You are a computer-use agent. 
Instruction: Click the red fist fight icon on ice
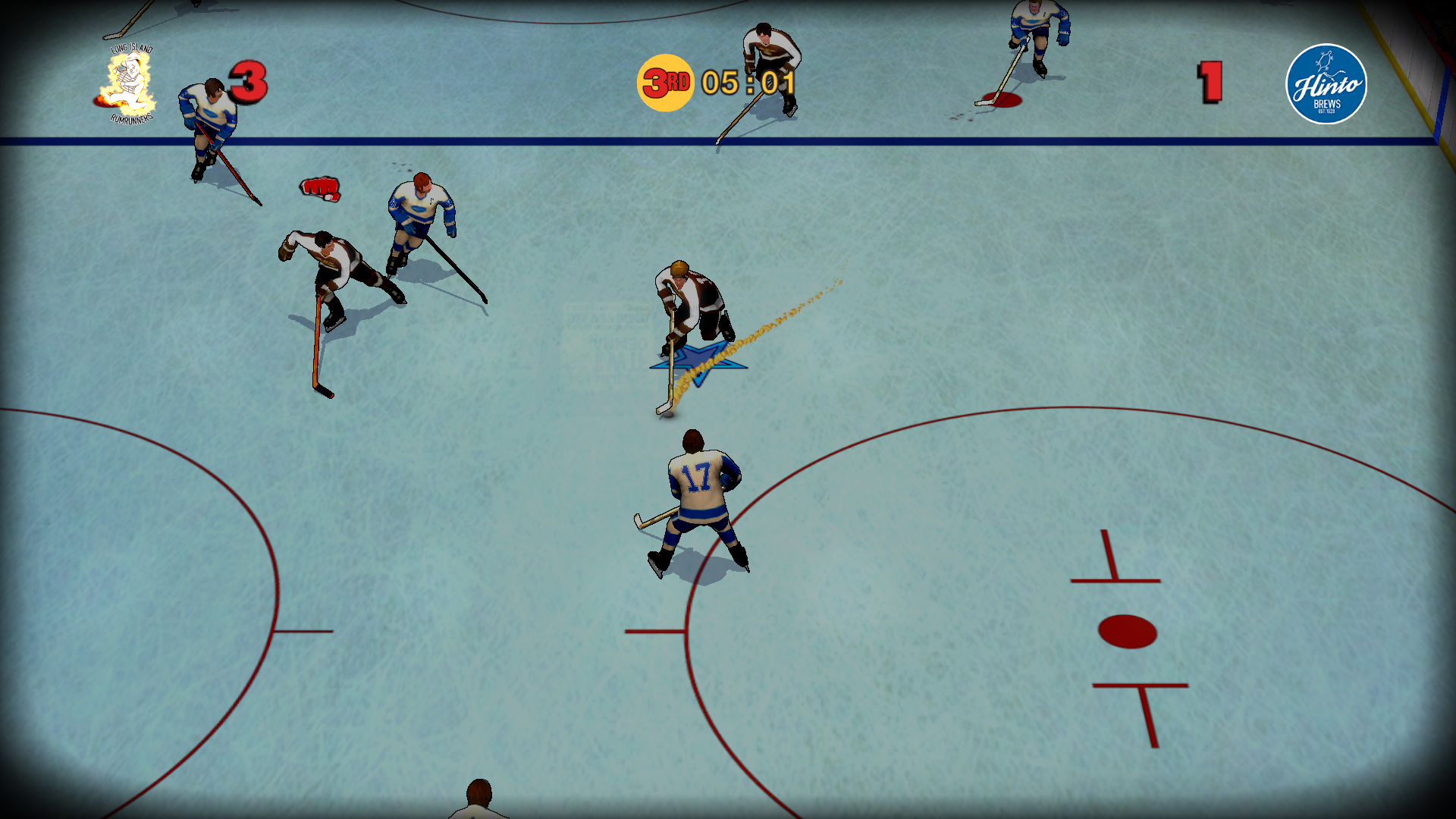pyautogui.click(x=319, y=190)
